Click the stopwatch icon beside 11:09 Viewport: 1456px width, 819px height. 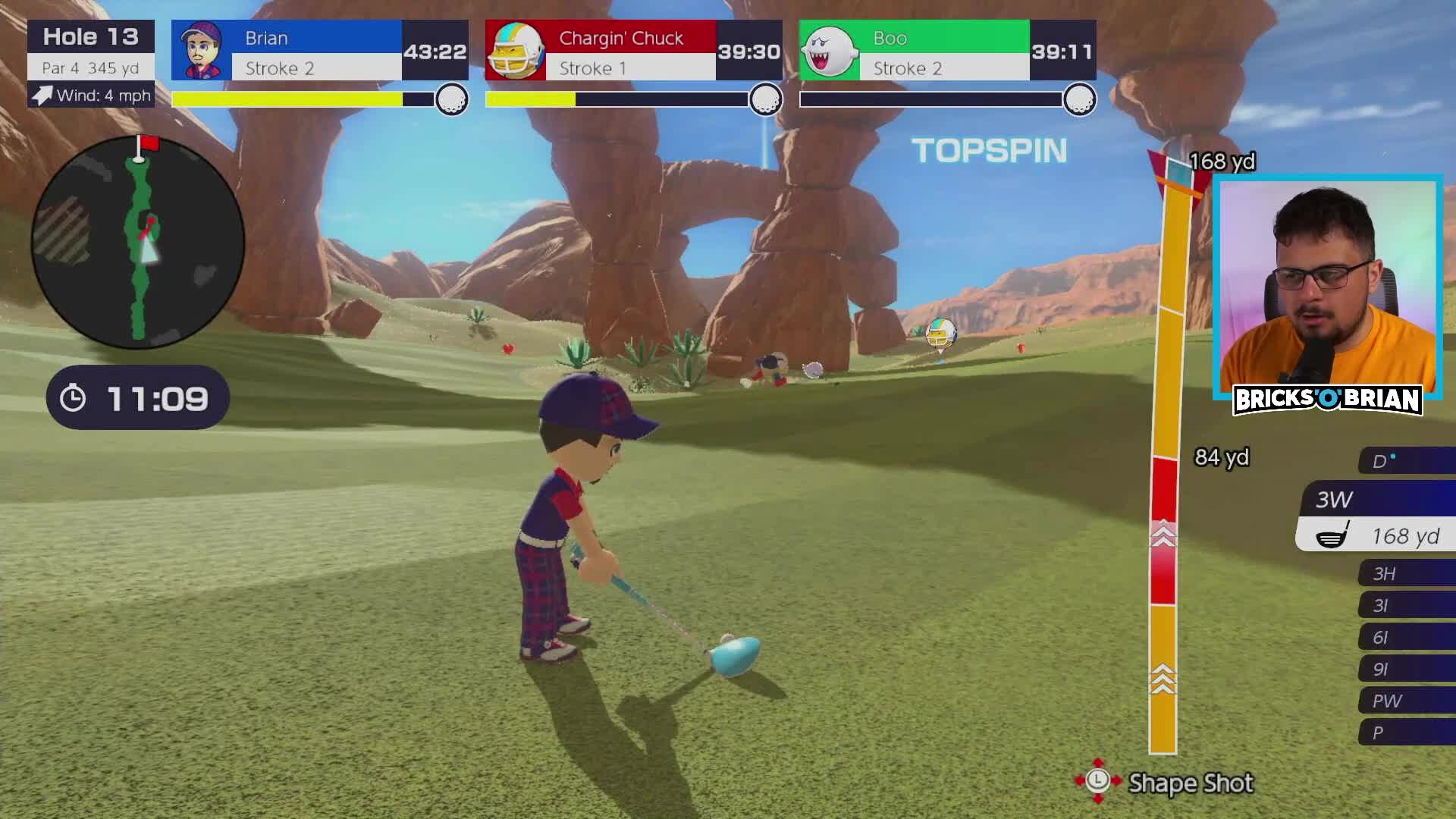point(72,396)
